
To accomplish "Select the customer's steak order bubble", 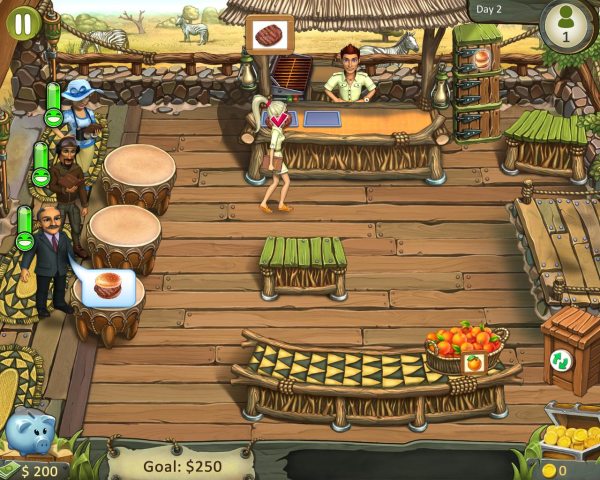I will [107, 287].
